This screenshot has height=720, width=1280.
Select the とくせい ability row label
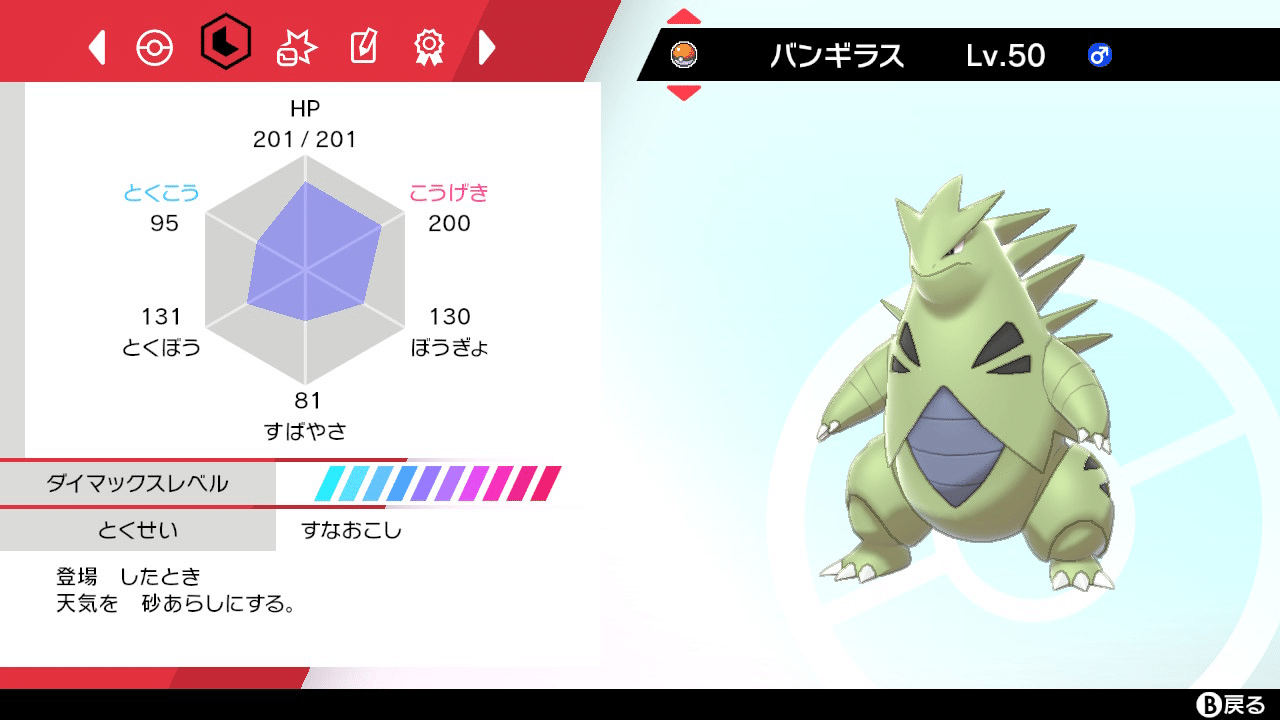pos(135,531)
